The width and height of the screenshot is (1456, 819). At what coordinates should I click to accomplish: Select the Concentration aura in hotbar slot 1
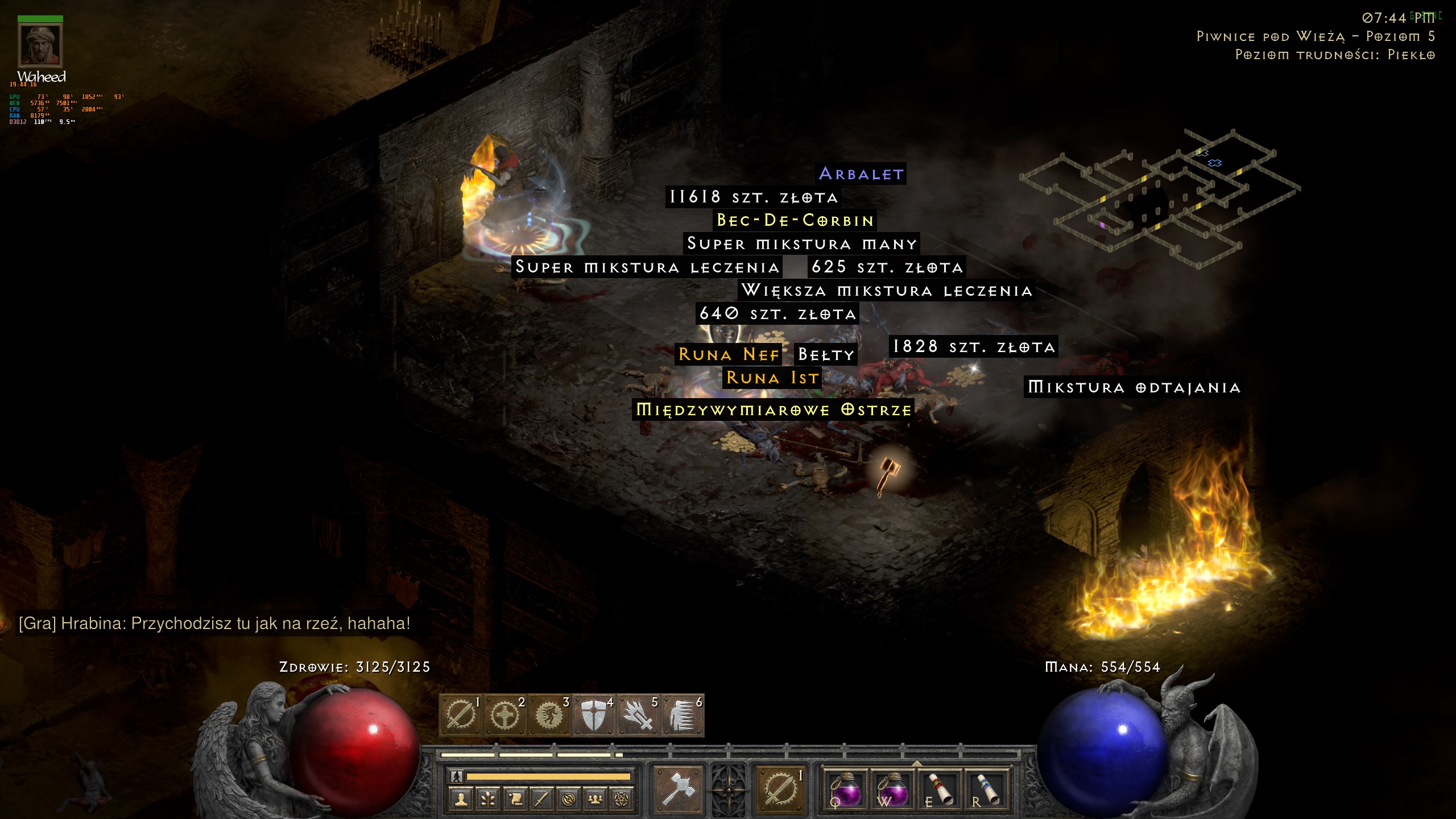[460, 715]
